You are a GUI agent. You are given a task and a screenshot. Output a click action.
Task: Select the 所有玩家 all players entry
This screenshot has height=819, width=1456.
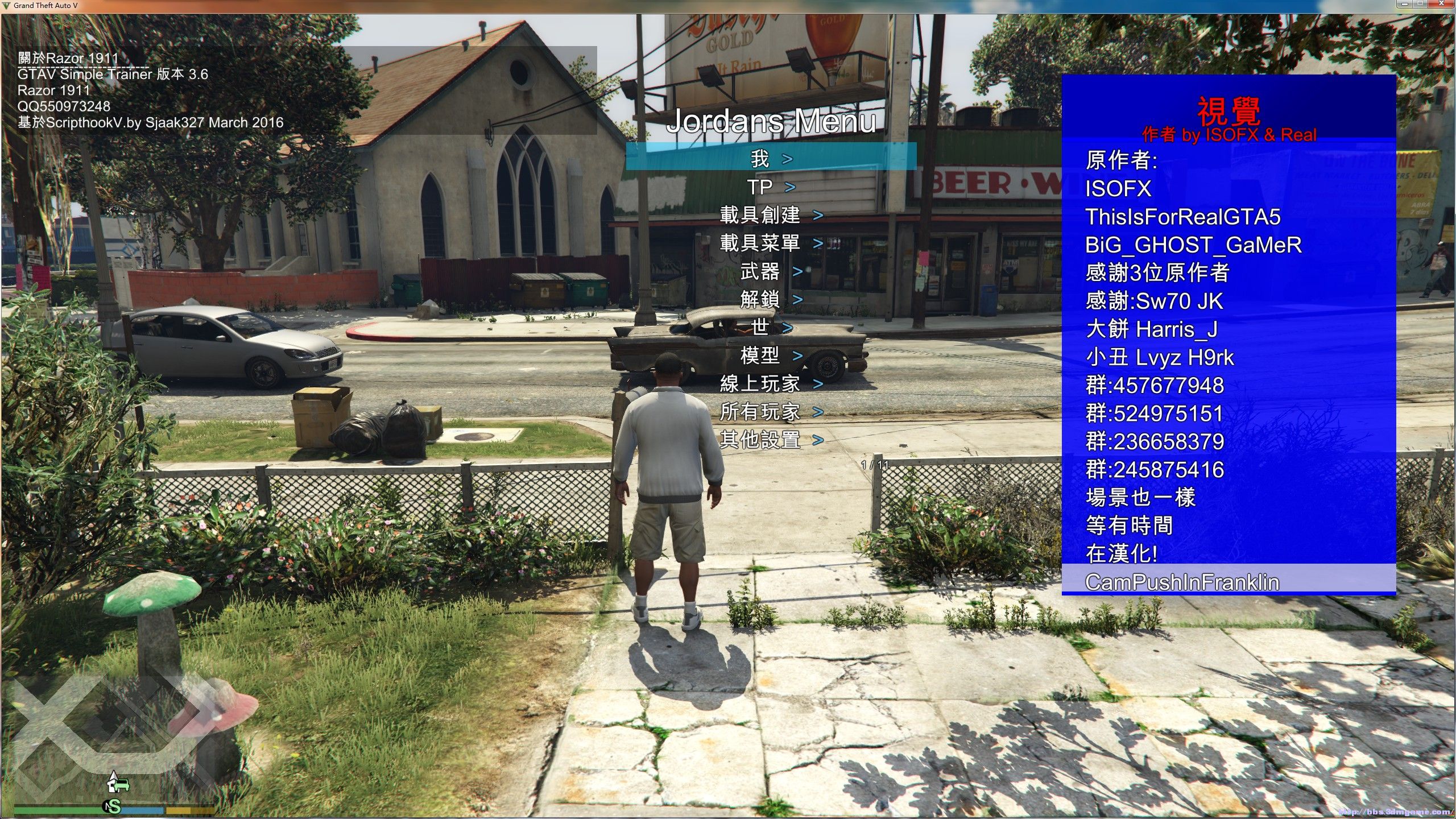pyautogui.click(x=771, y=411)
